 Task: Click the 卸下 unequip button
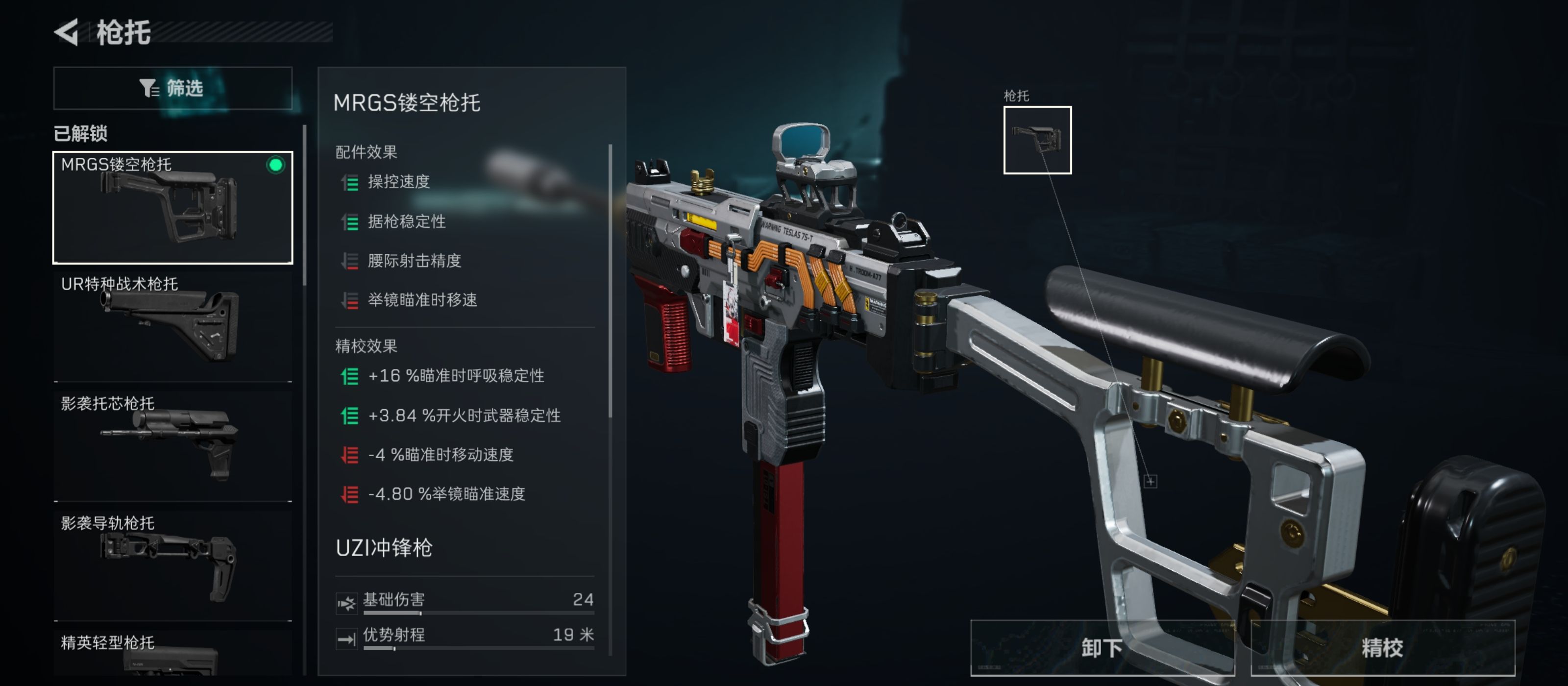point(1102,648)
